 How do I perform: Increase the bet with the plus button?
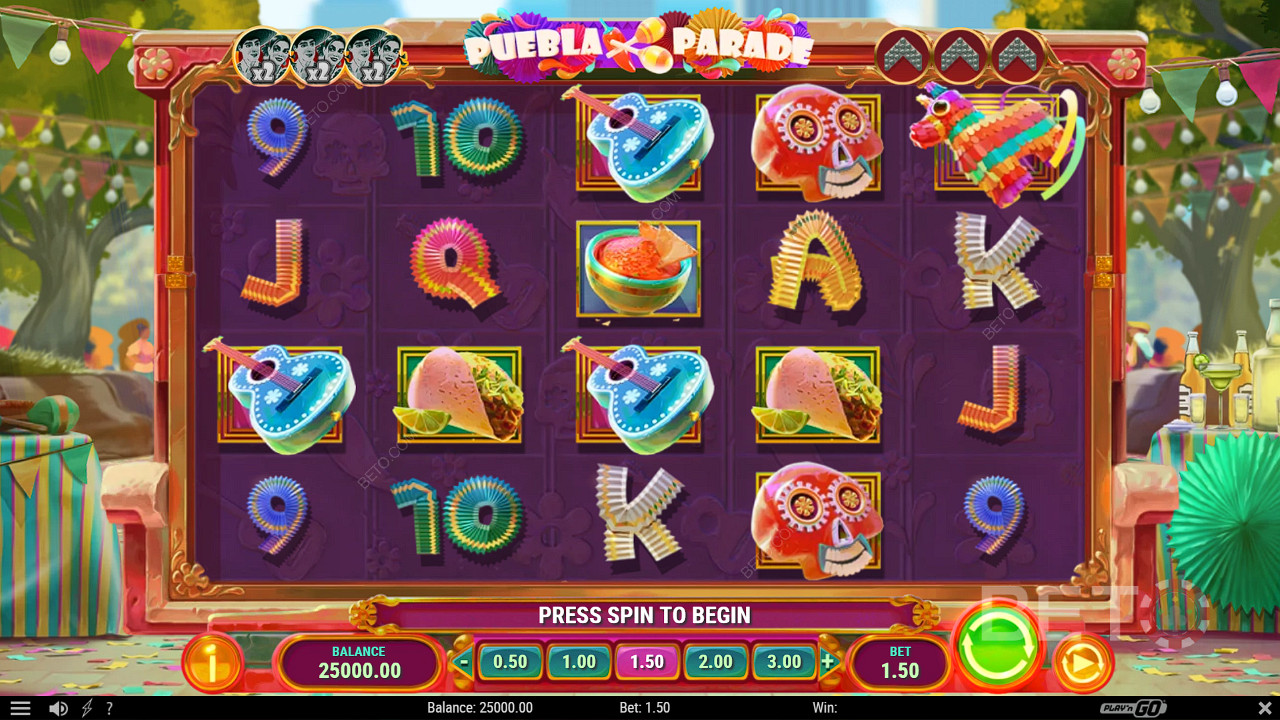click(828, 662)
